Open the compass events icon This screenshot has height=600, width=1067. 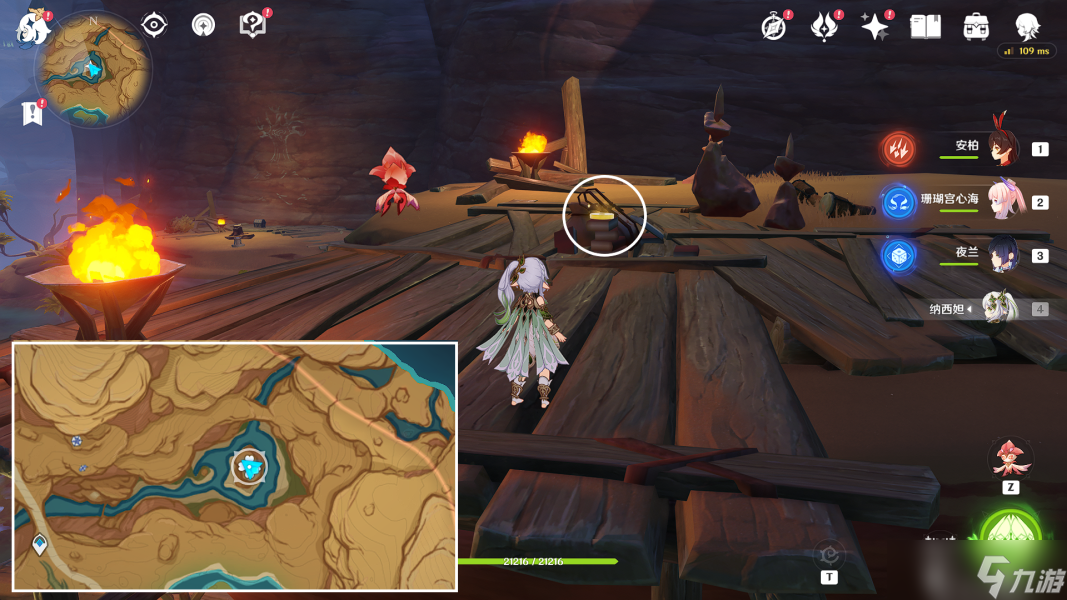point(774,27)
